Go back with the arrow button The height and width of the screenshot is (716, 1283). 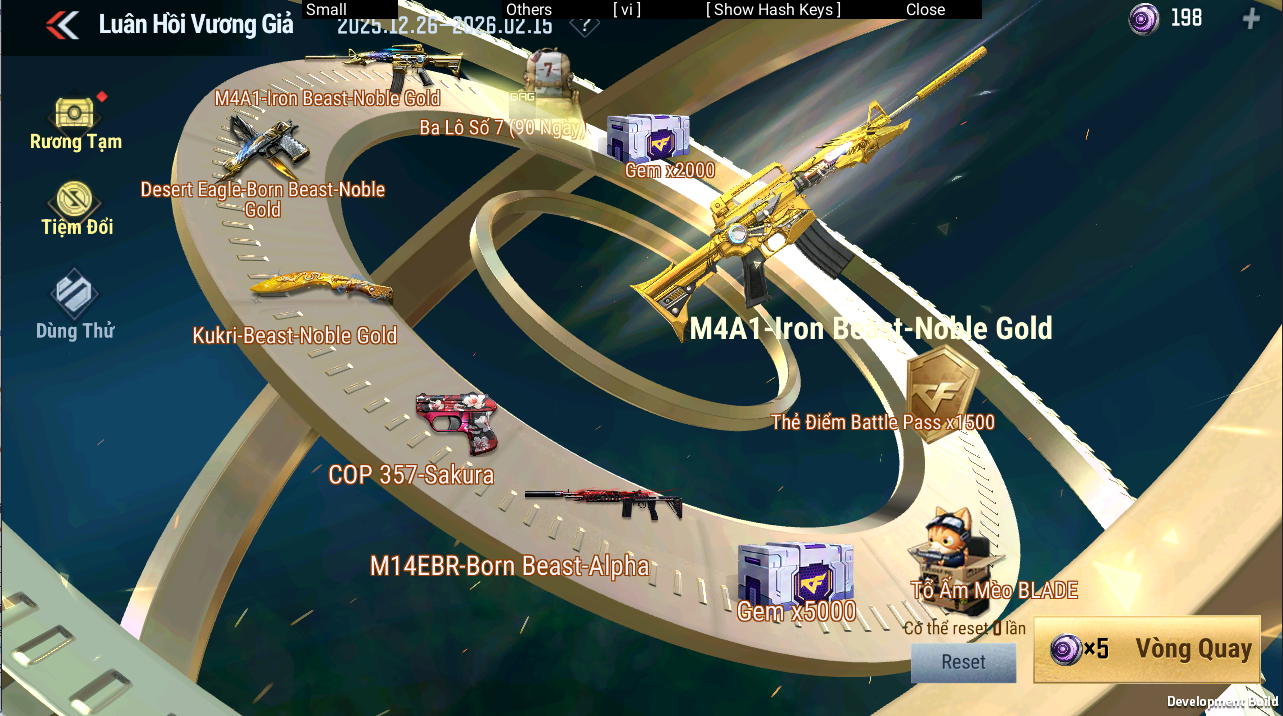click(62, 25)
